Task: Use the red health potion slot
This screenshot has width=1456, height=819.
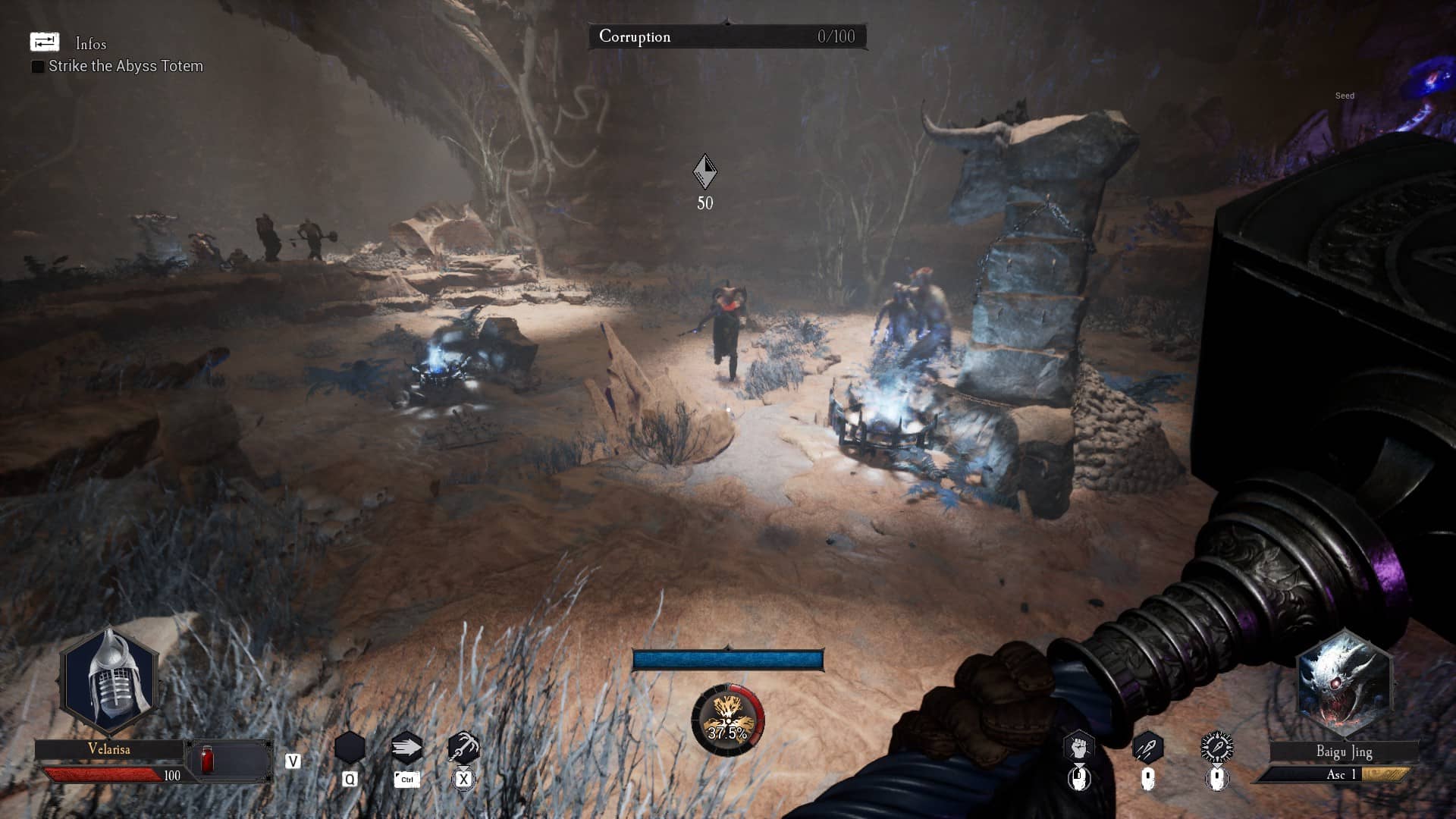Action: tap(206, 760)
